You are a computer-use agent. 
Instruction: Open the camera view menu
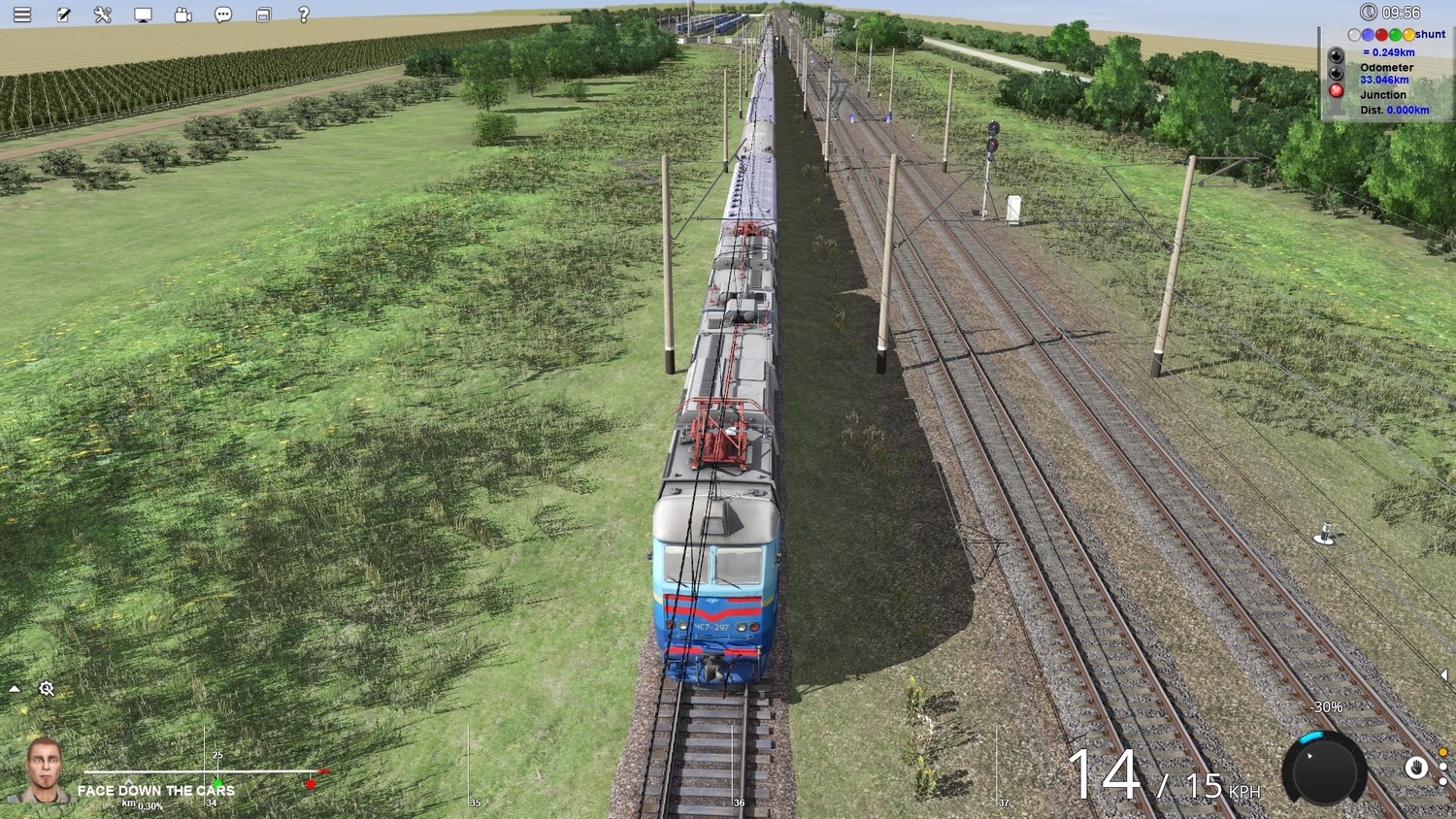click(183, 15)
